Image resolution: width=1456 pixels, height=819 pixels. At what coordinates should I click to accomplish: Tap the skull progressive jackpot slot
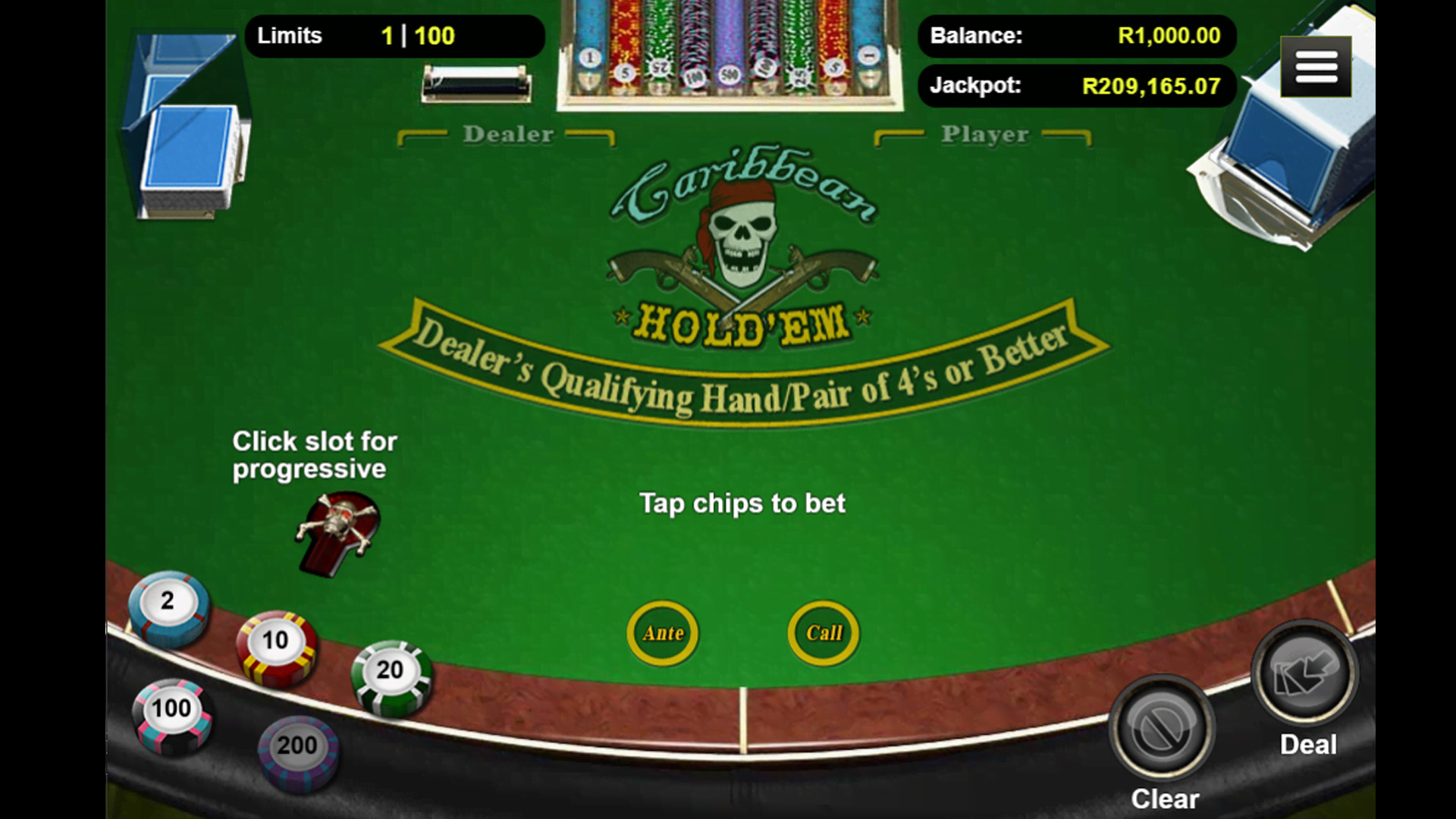click(337, 531)
